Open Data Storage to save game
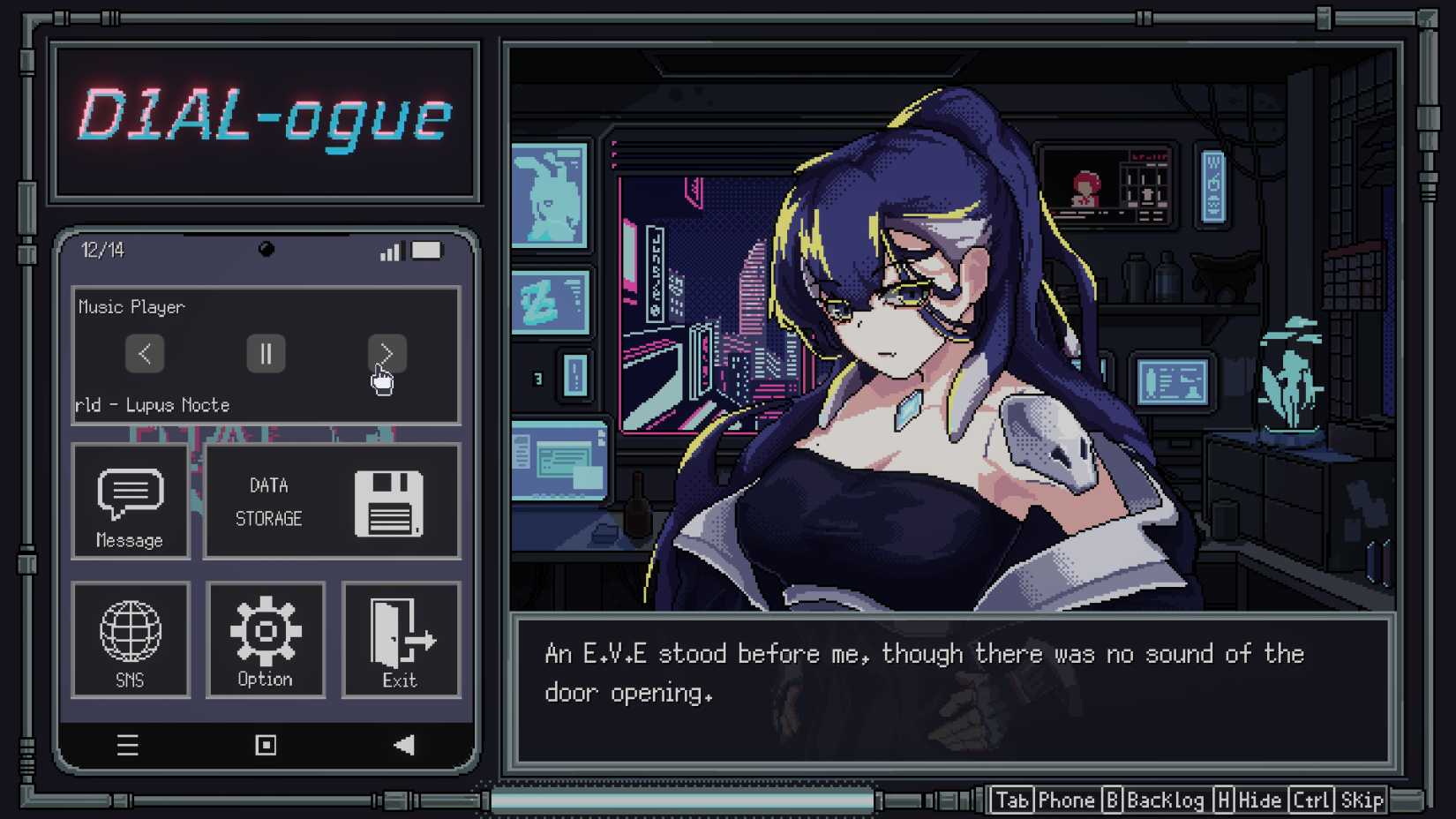 point(331,501)
